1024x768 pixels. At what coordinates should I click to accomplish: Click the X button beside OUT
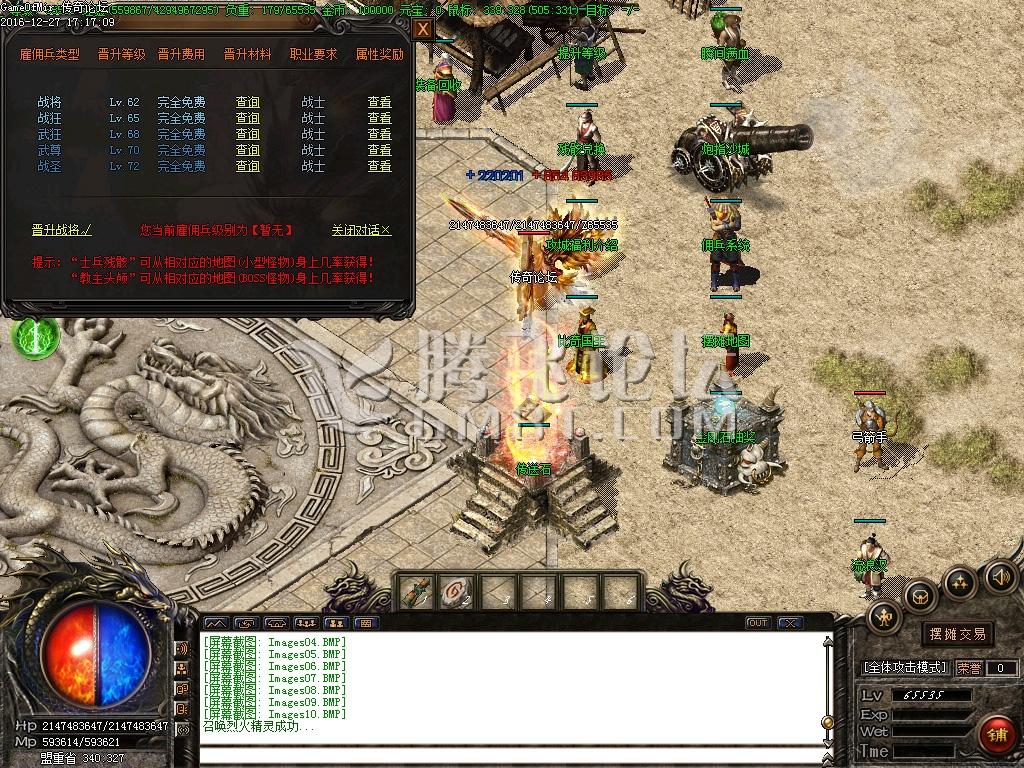click(x=790, y=623)
